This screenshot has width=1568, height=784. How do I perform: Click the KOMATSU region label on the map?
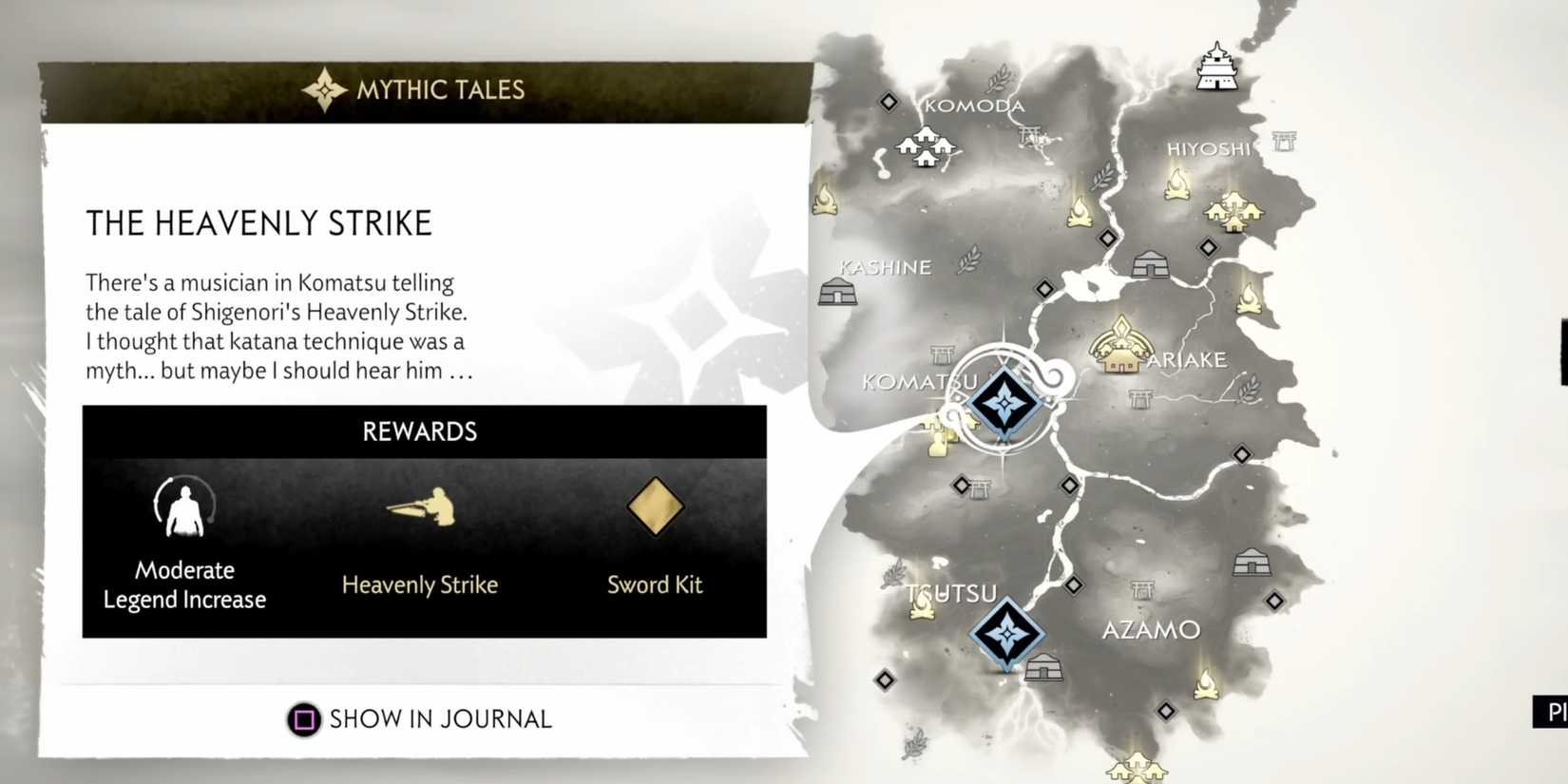point(920,381)
